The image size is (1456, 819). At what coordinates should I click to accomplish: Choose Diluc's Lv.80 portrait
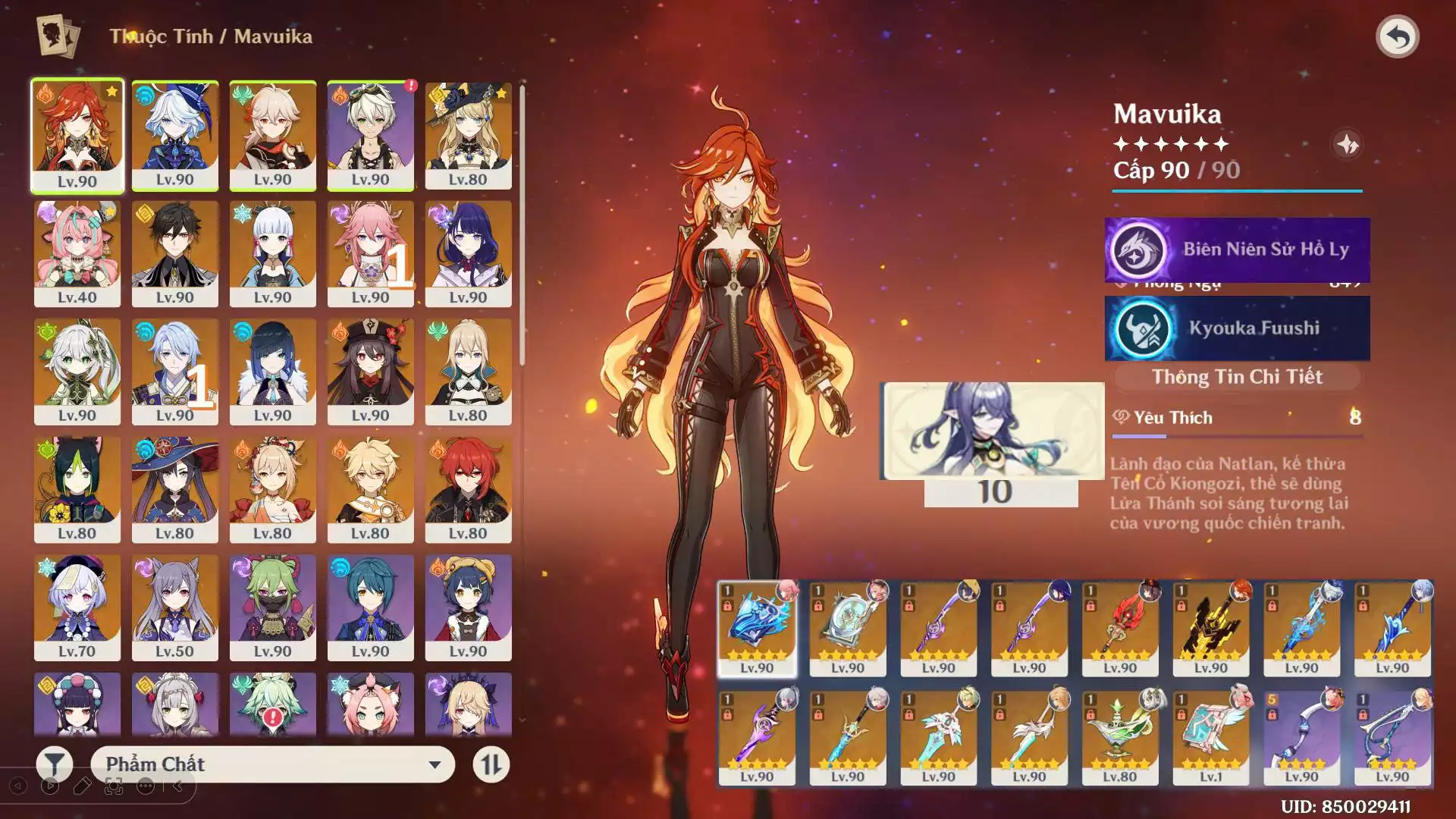[468, 489]
